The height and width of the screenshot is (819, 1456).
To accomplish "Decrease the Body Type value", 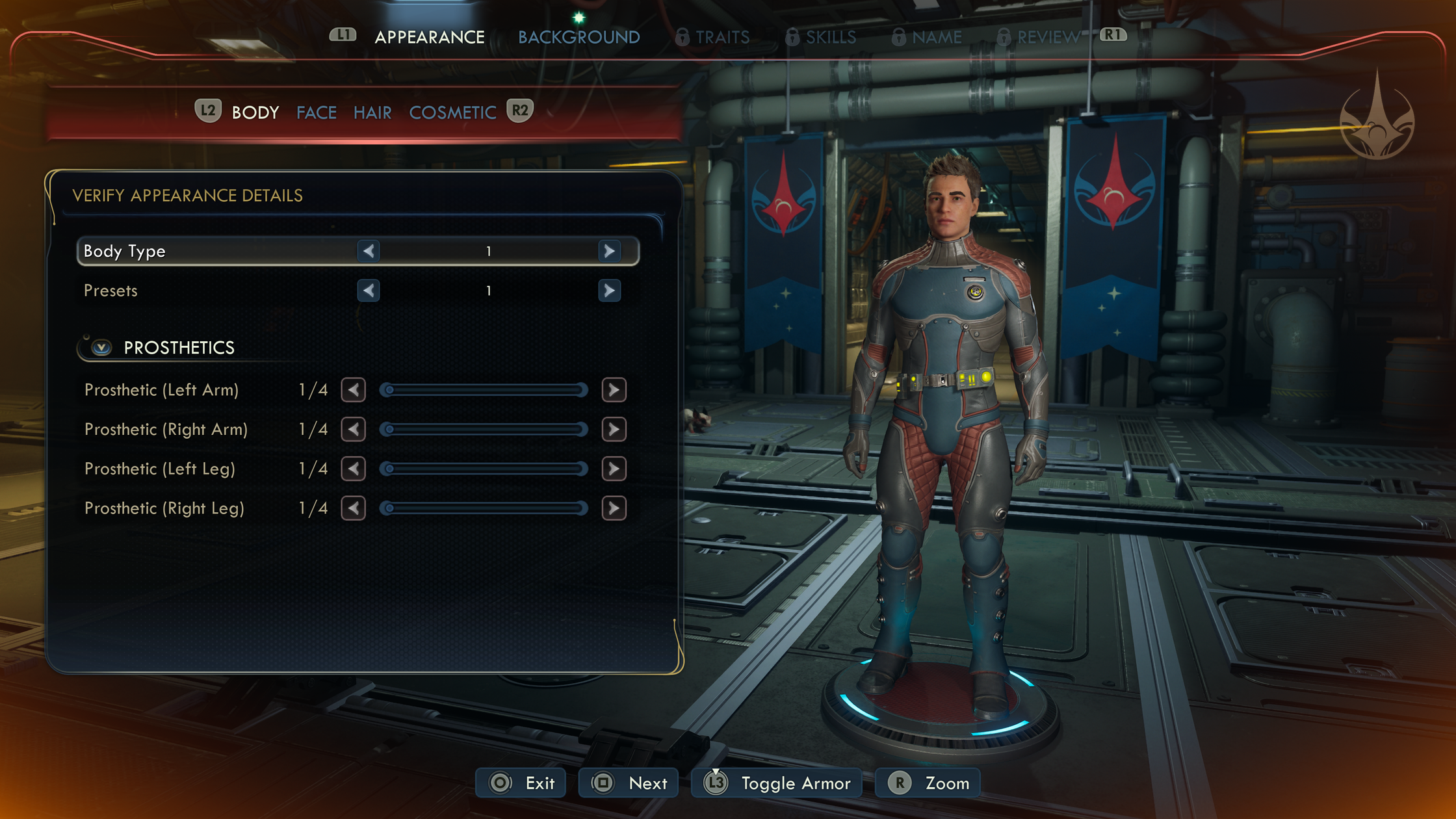I will [369, 251].
